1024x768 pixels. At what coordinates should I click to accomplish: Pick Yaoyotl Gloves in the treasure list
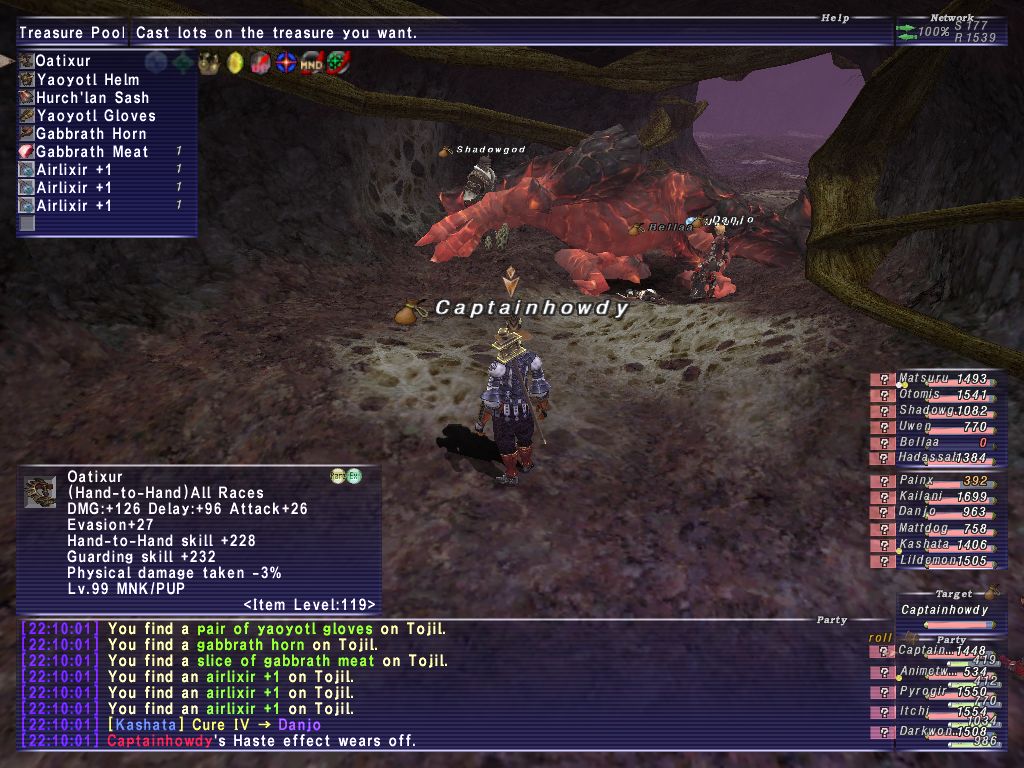tap(95, 116)
